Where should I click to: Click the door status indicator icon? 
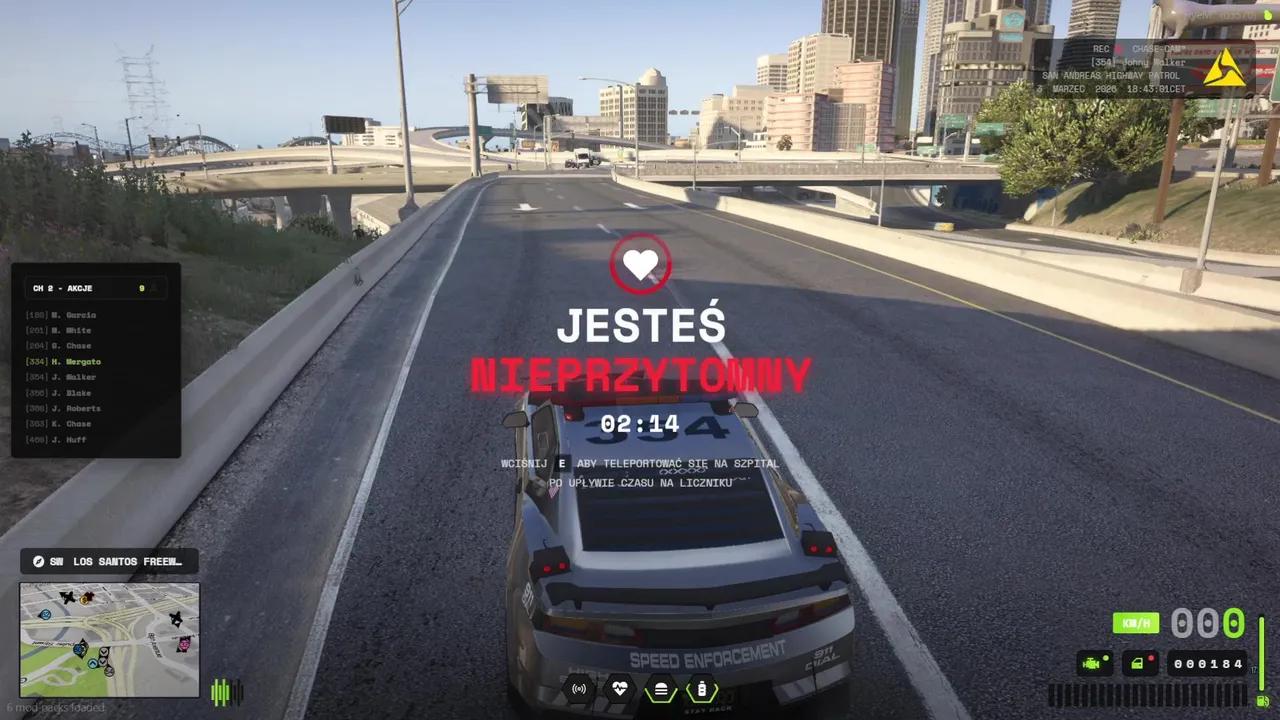pyautogui.click(x=1137, y=662)
